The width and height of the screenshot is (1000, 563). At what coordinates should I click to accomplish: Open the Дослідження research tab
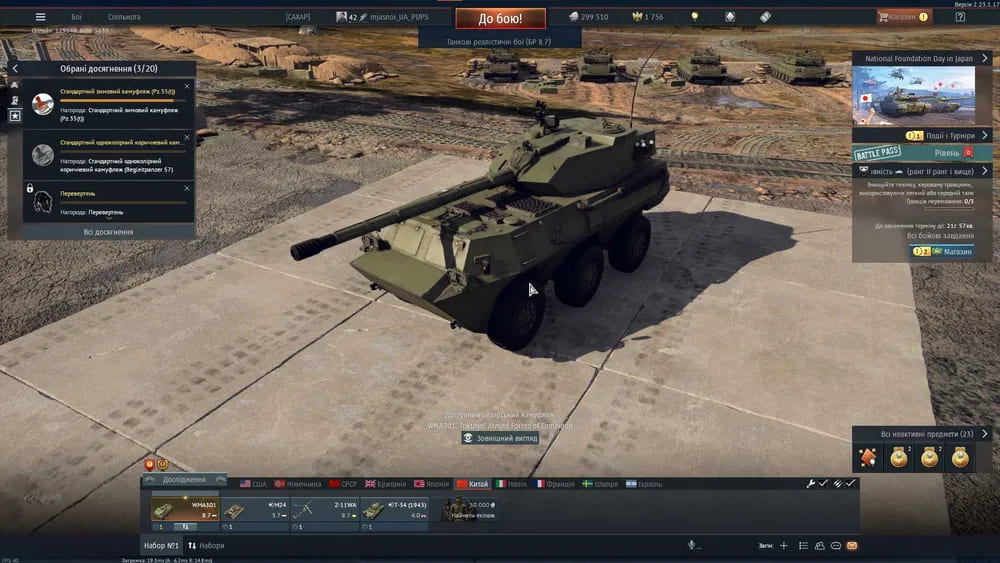pyautogui.click(x=184, y=480)
